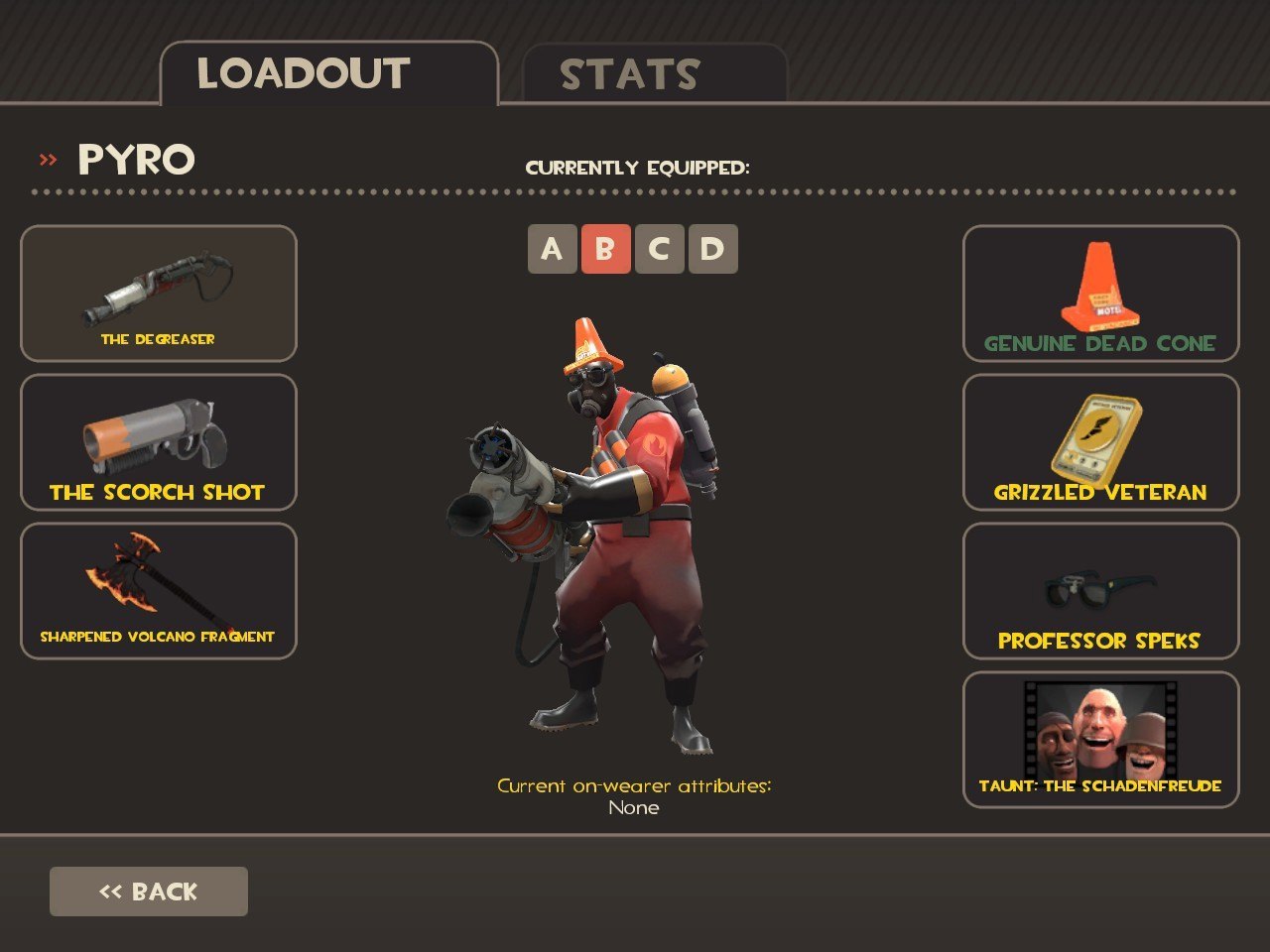Choose the Grizzled Veteran medal slot
Image resolution: width=1270 pixels, height=952 pixels.
tap(1100, 442)
